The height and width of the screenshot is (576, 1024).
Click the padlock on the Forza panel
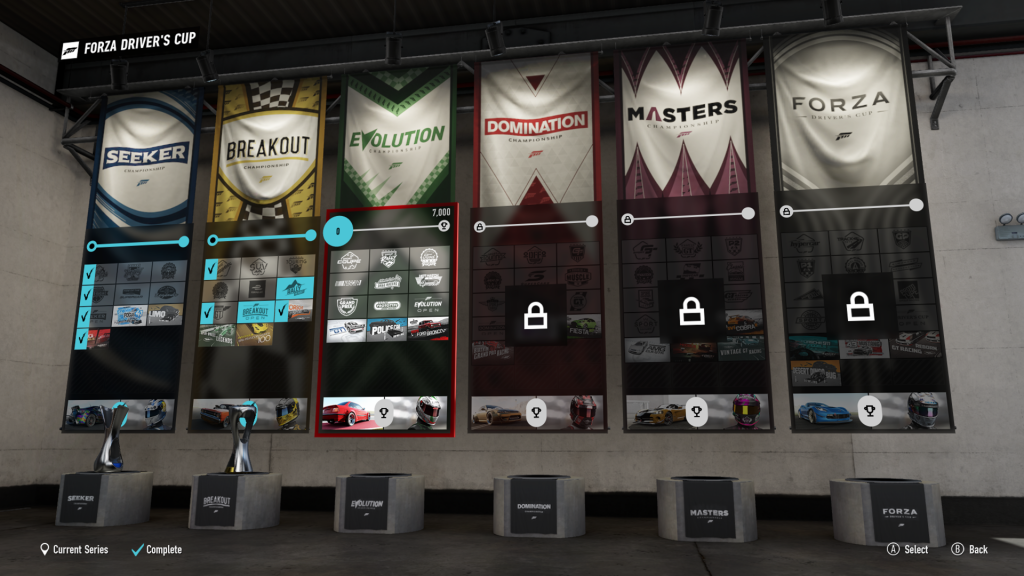coord(858,305)
